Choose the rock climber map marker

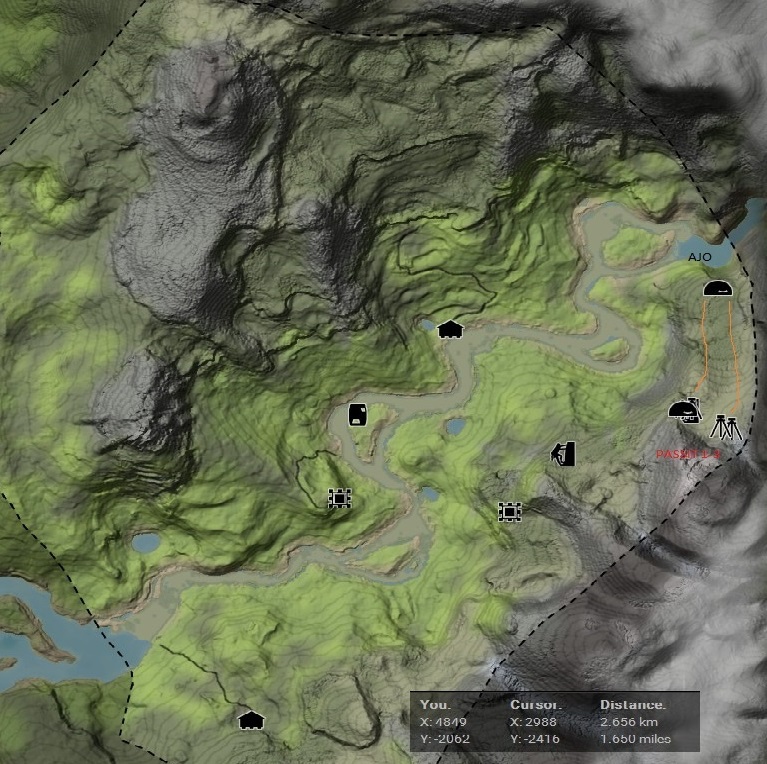[x=564, y=454]
